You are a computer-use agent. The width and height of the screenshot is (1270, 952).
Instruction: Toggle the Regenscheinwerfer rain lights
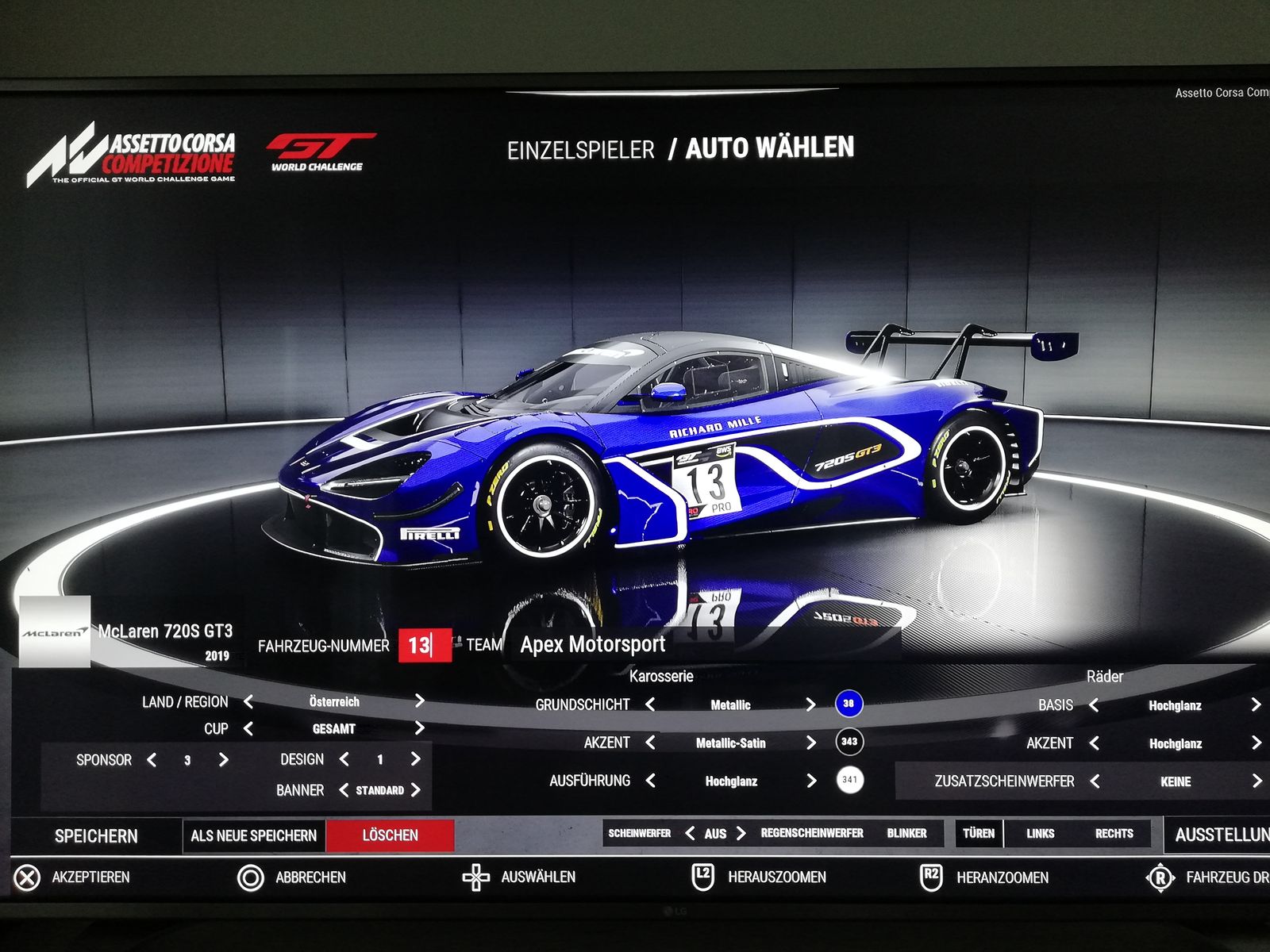(x=811, y=833)
